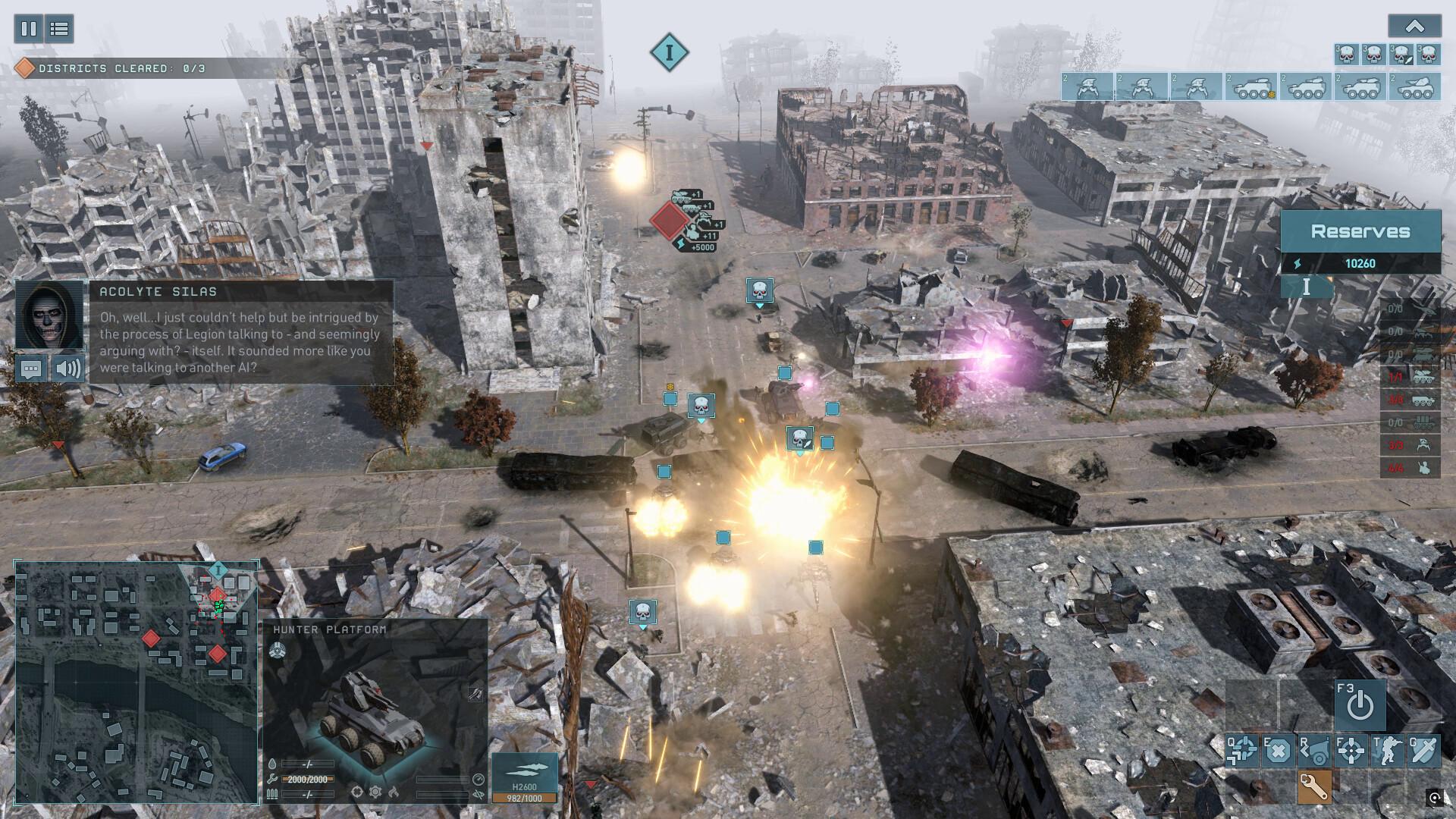
Task: Select the focus-fire targeting ability marked F
Action: tap(1351, 751)
